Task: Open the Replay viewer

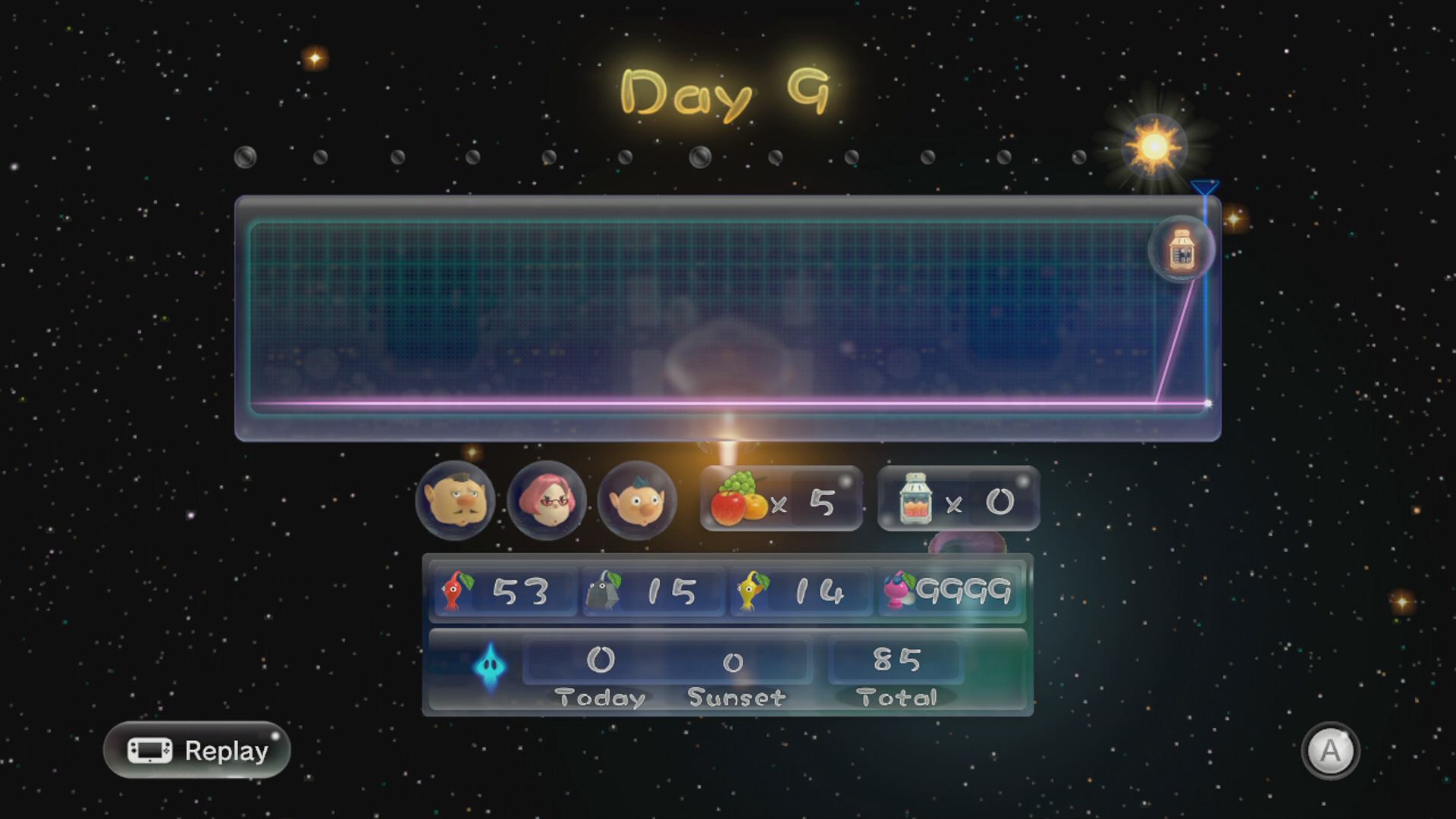Action: pos(197,750)
